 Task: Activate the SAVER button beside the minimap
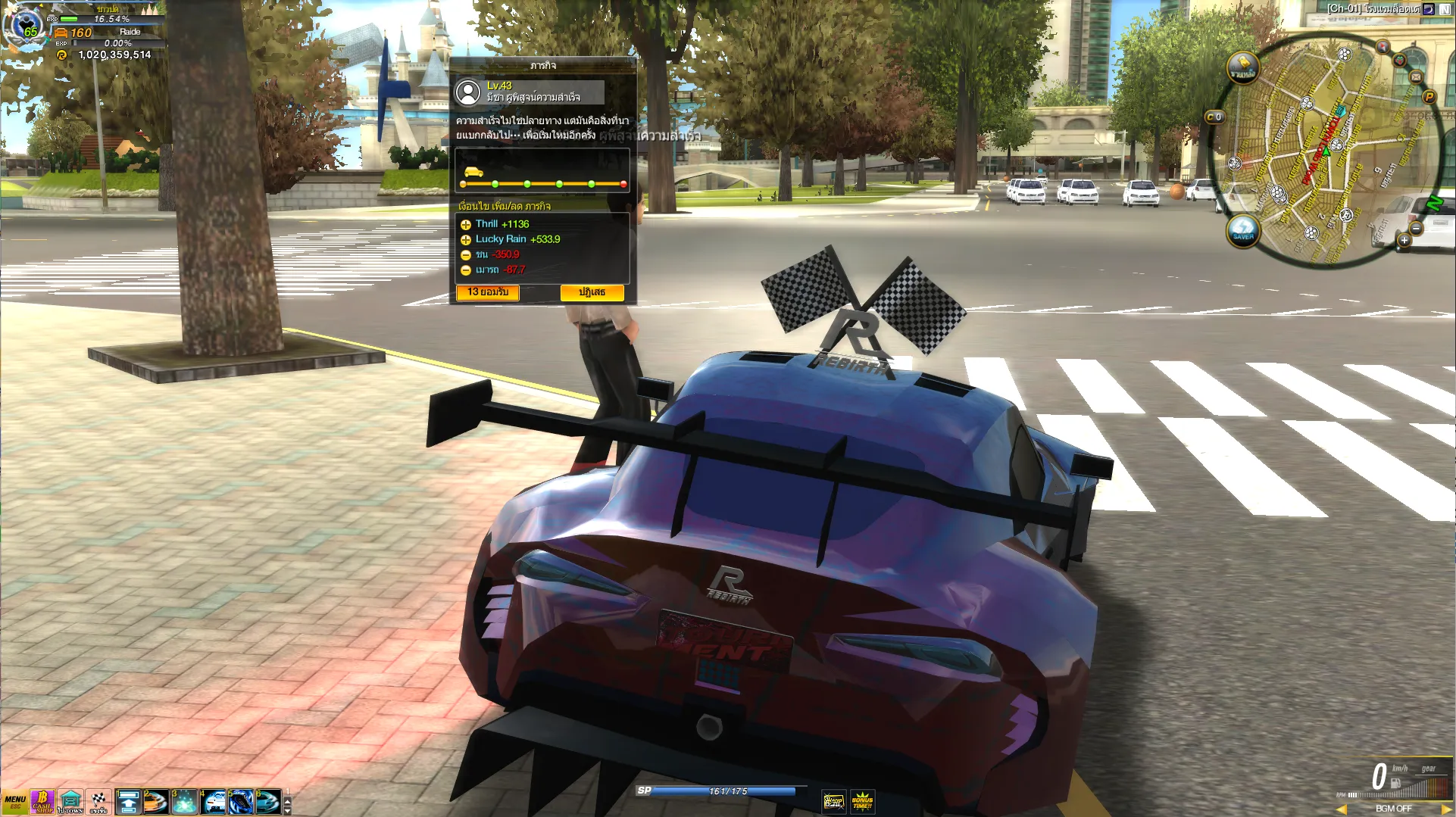click(1242, 229)
